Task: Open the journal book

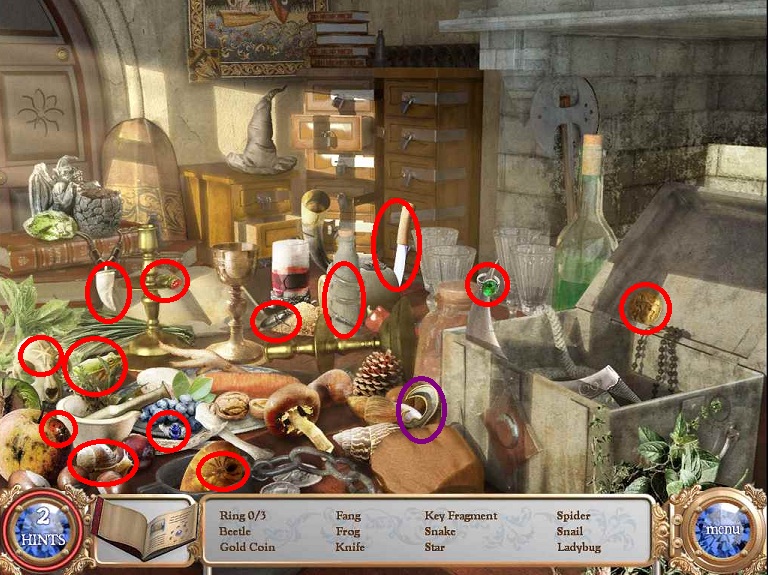Action: point(147,529)
